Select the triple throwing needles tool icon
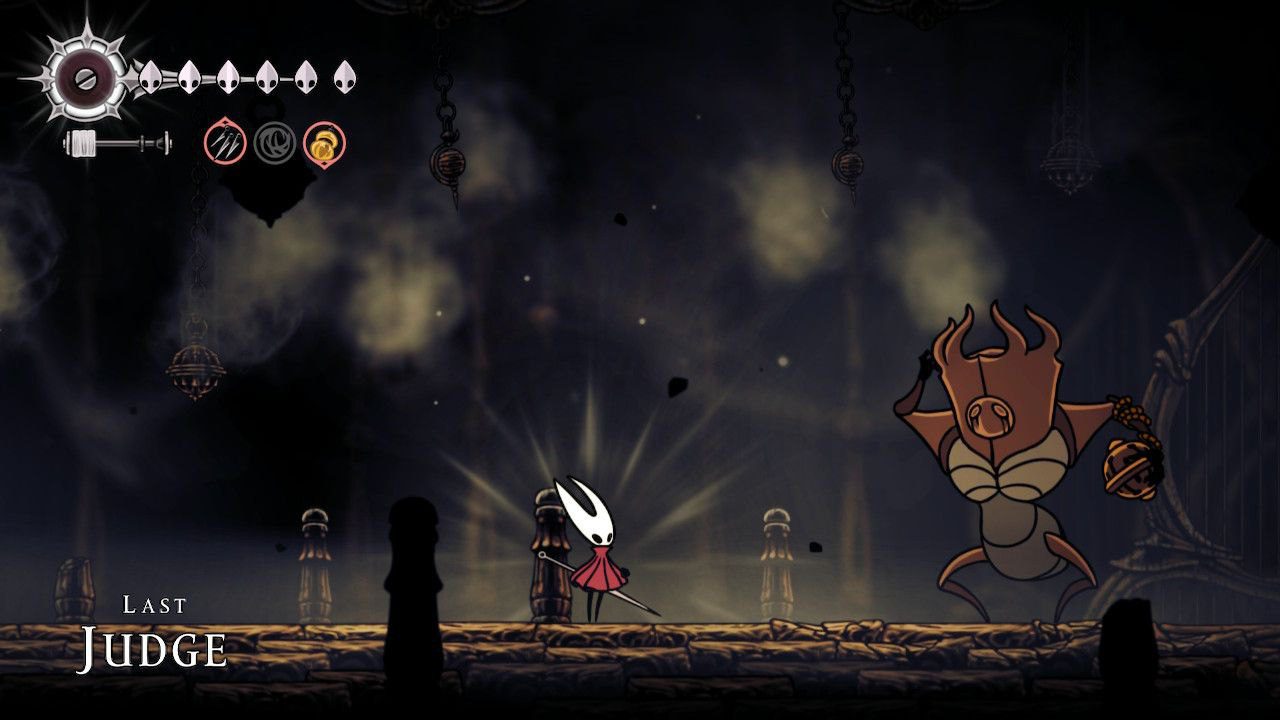1280x720 pixels. [225, 143]
